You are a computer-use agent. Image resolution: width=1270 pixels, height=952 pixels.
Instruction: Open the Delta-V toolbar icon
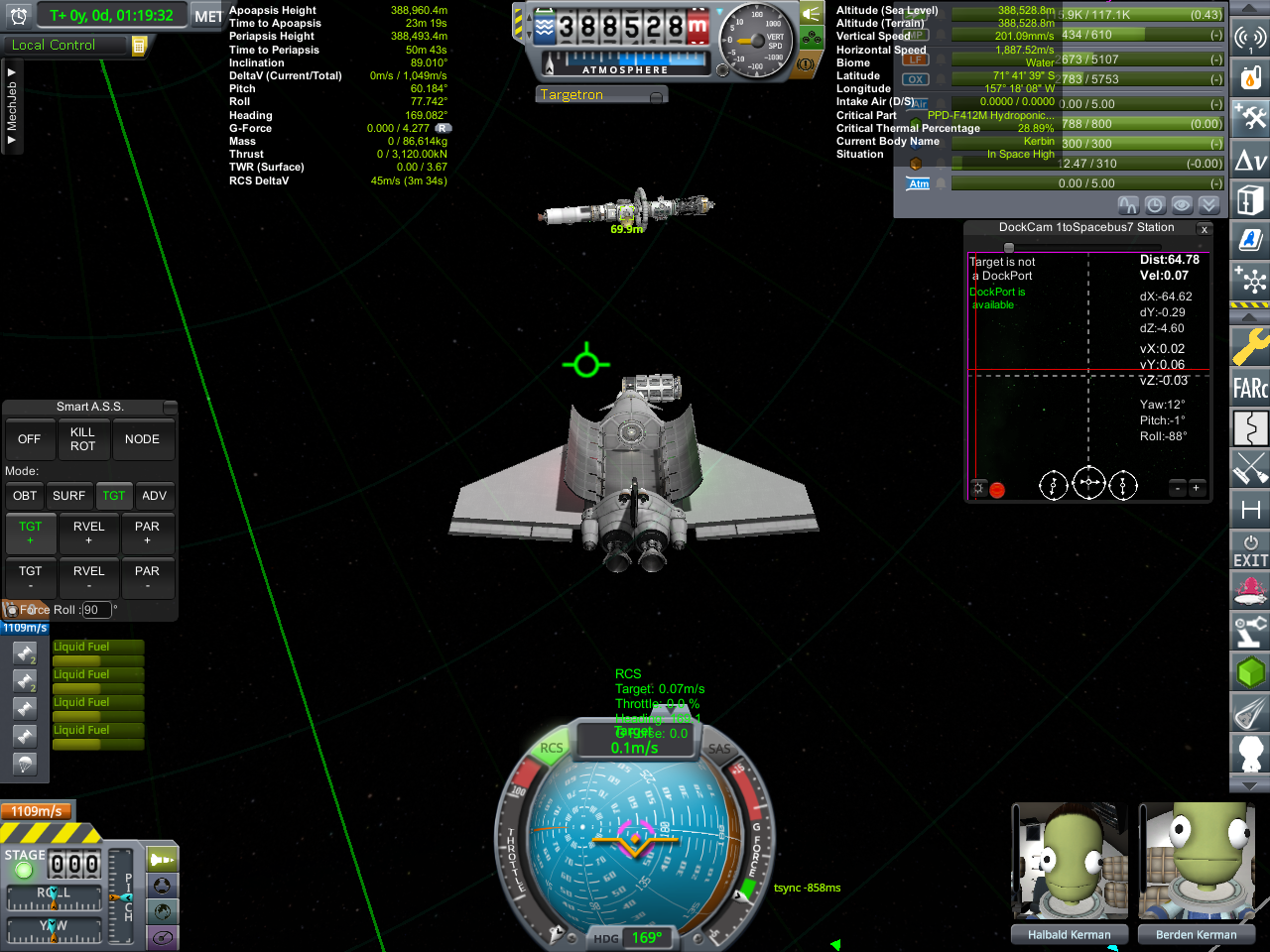(1250, 160)
